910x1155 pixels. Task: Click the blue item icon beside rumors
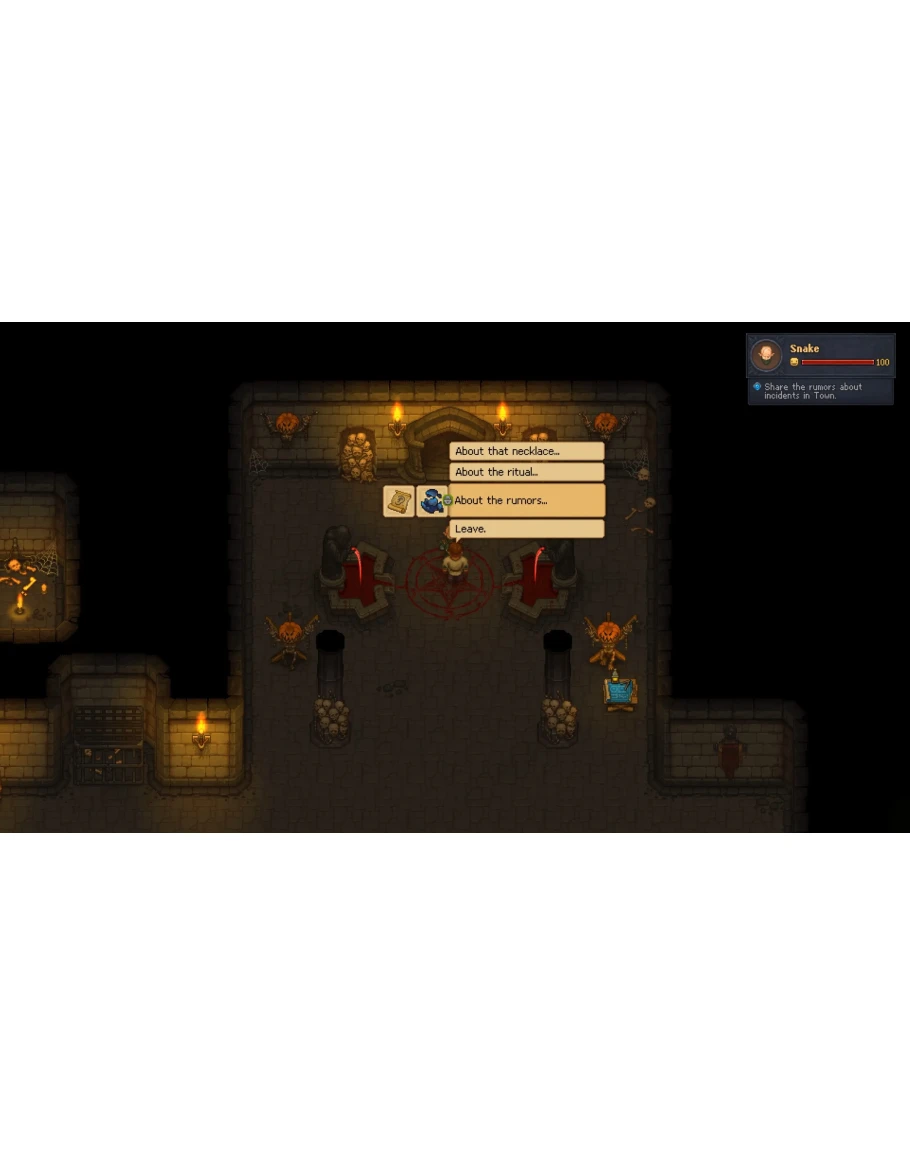pyautogui.click(x=432, y=501)
